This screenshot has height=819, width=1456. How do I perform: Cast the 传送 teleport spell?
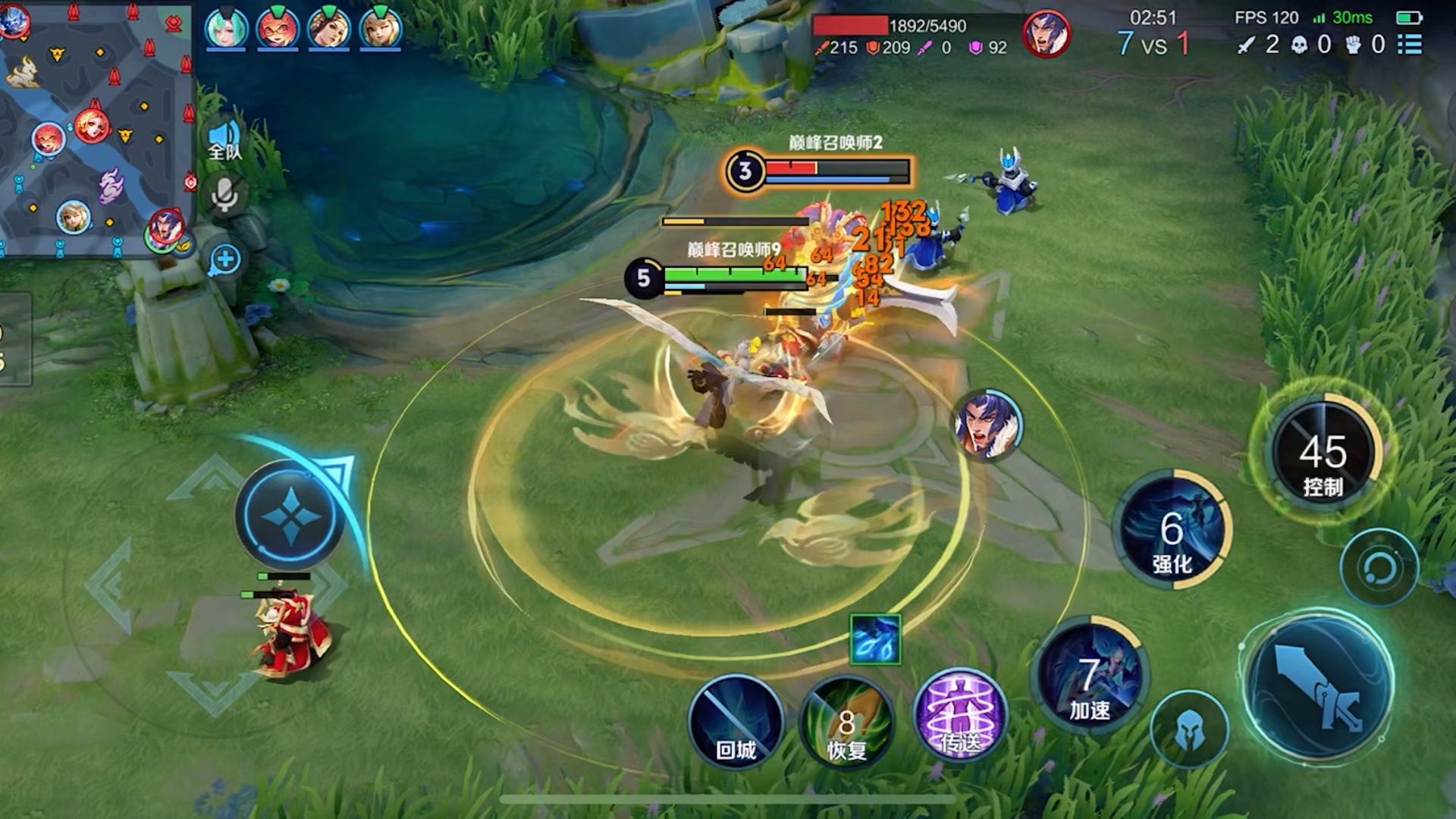tap(960, 717)
